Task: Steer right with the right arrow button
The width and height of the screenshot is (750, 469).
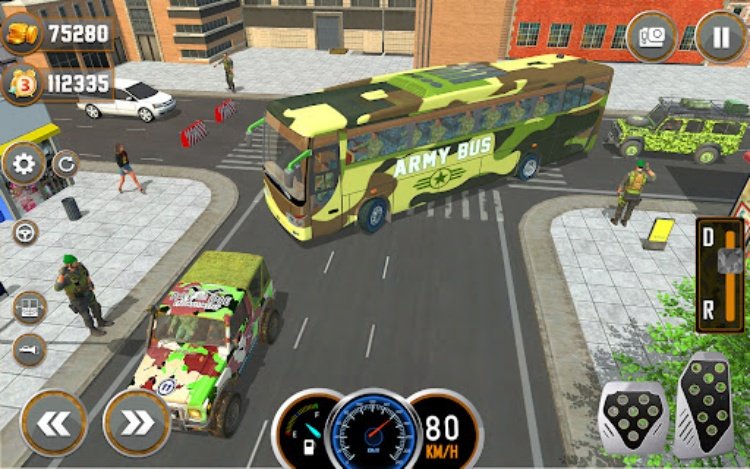Action: (136, 421)
